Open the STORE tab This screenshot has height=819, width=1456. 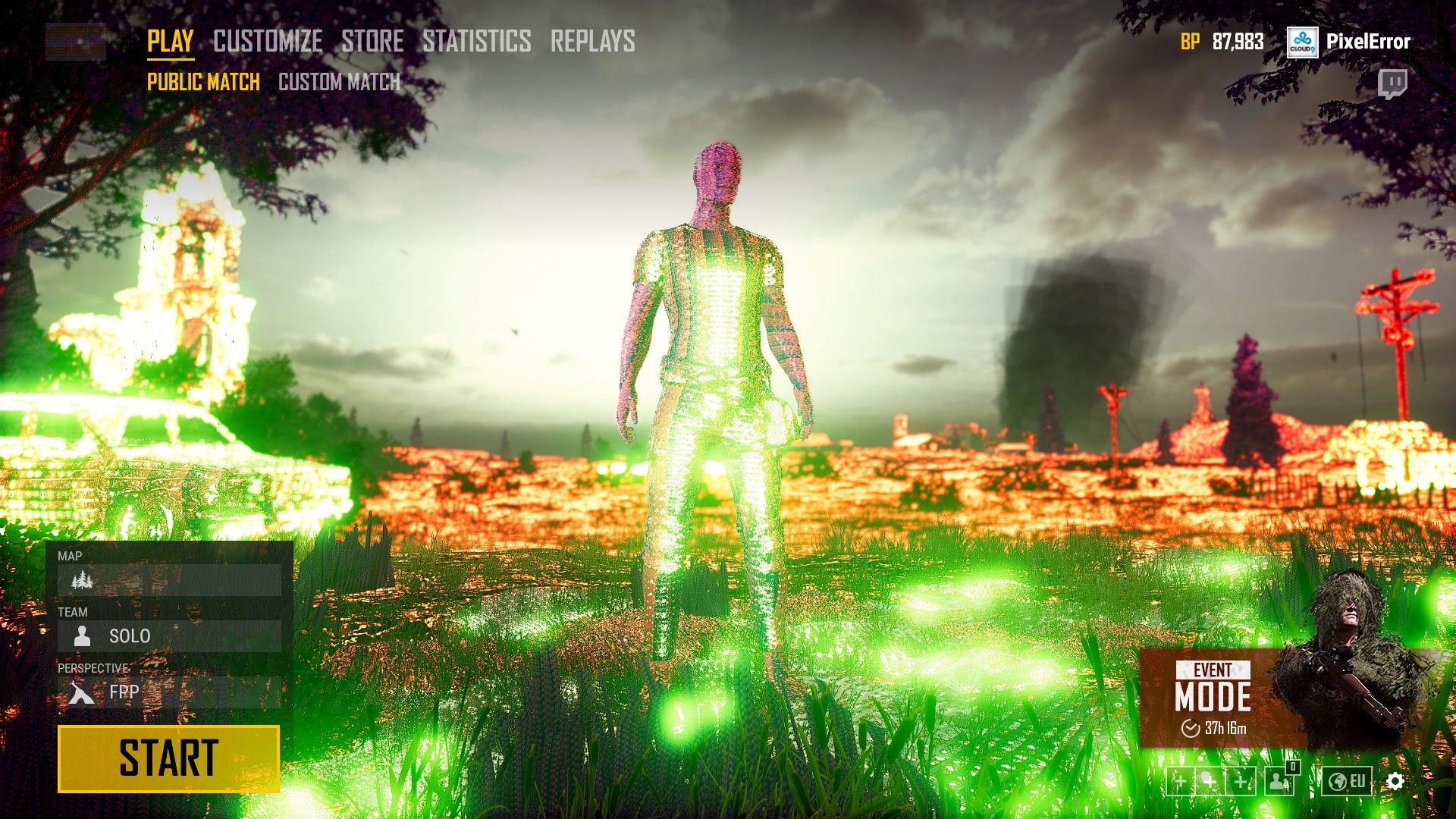point(371,41)
